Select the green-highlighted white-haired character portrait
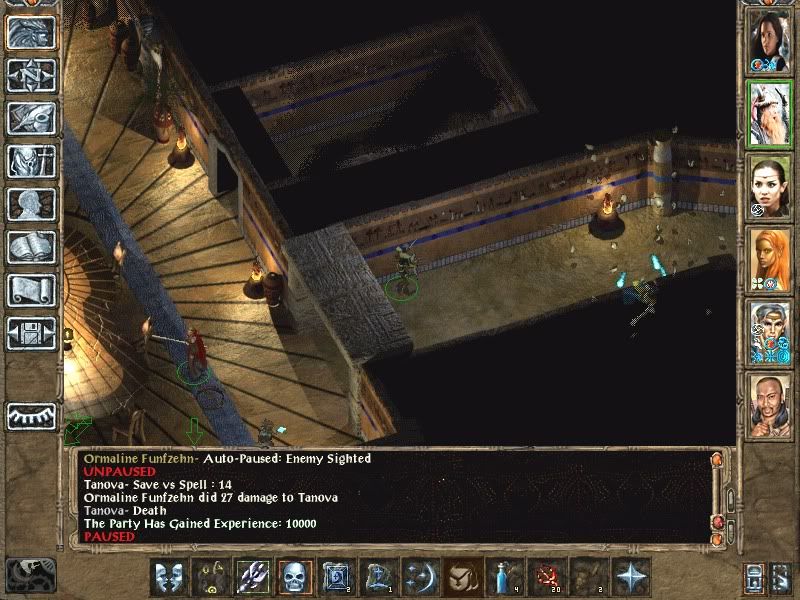The height and width of the screenshot is (600, 800). click(770, 113)
